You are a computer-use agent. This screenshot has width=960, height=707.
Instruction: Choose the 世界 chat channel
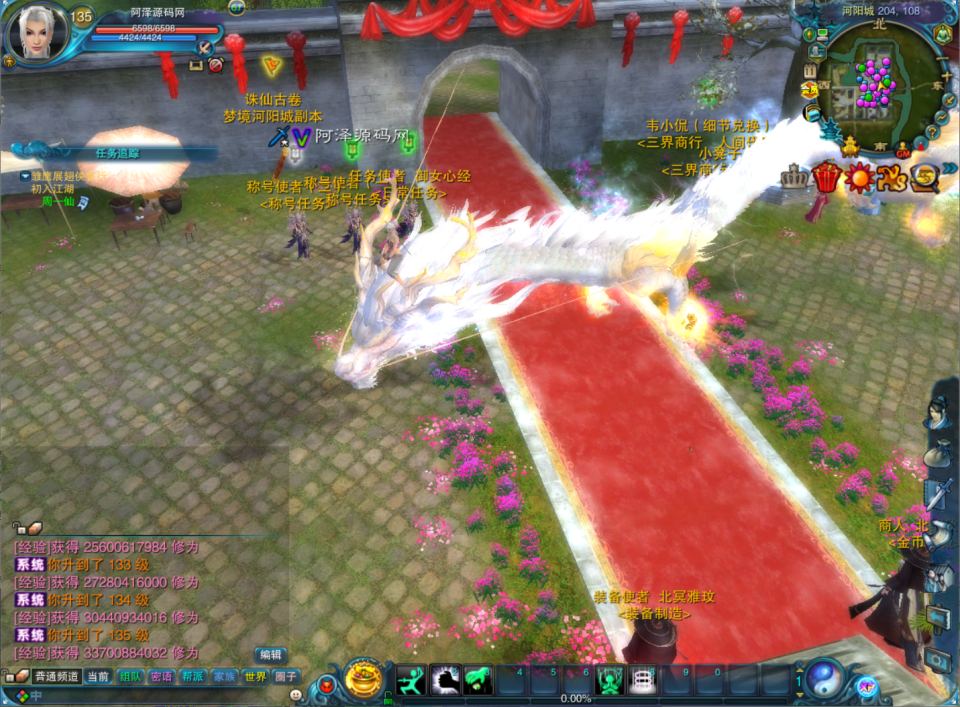click(255, 677)
